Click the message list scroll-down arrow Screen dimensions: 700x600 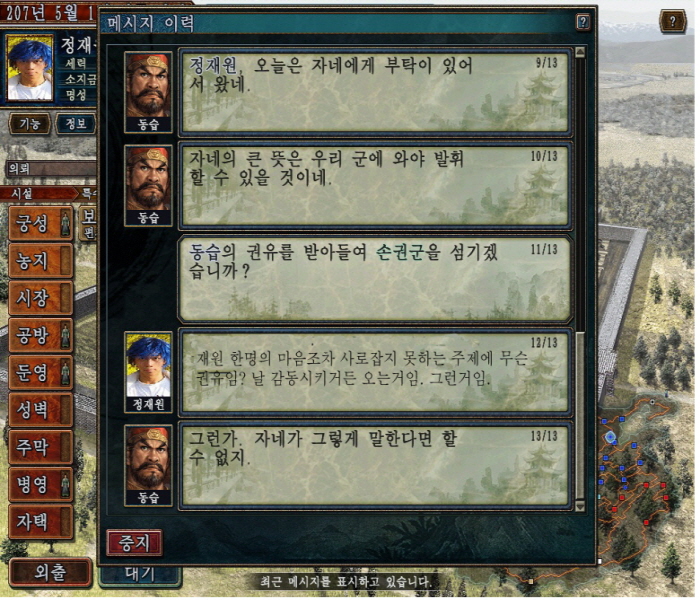[580, 507]
